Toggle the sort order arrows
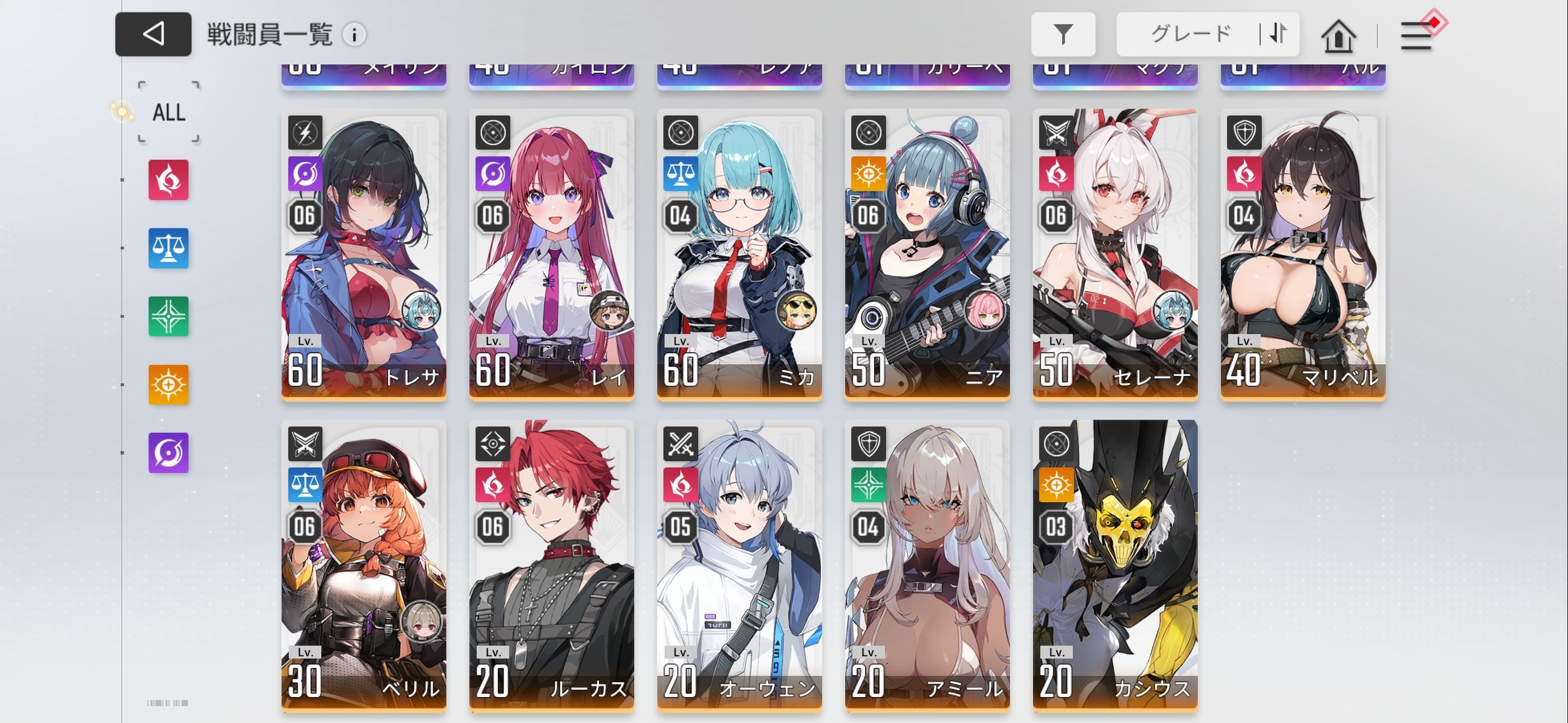Screen dimensions: 1568x723 click(1278, 34)
